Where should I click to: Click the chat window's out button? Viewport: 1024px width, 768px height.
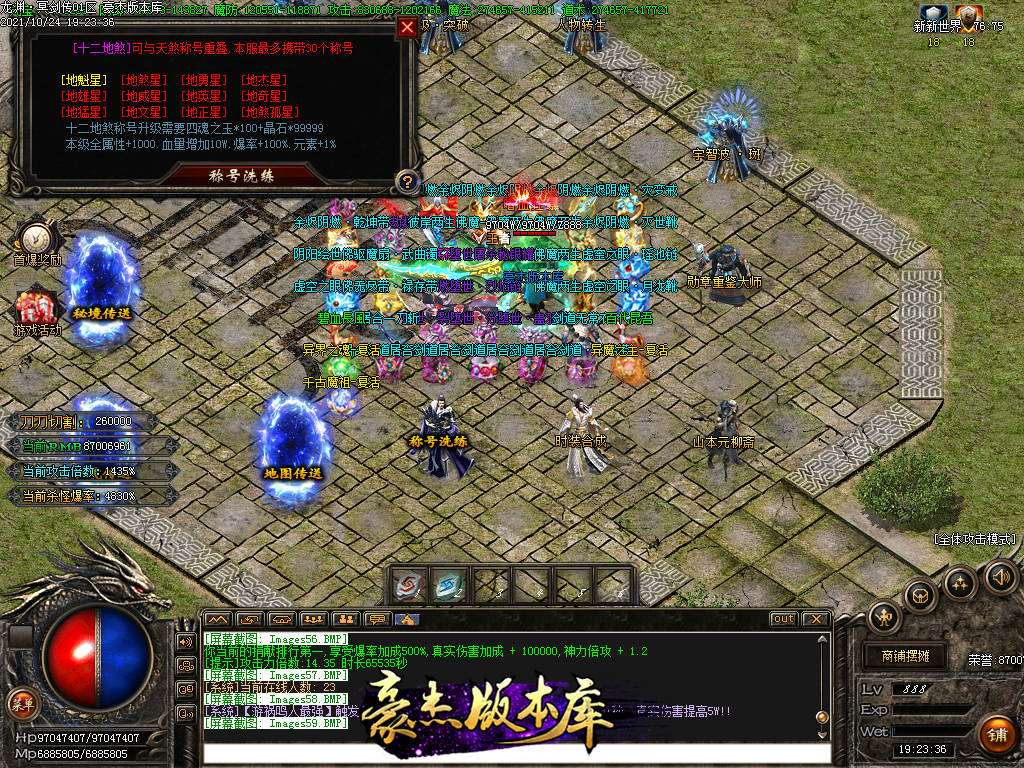tap(784, 619)
